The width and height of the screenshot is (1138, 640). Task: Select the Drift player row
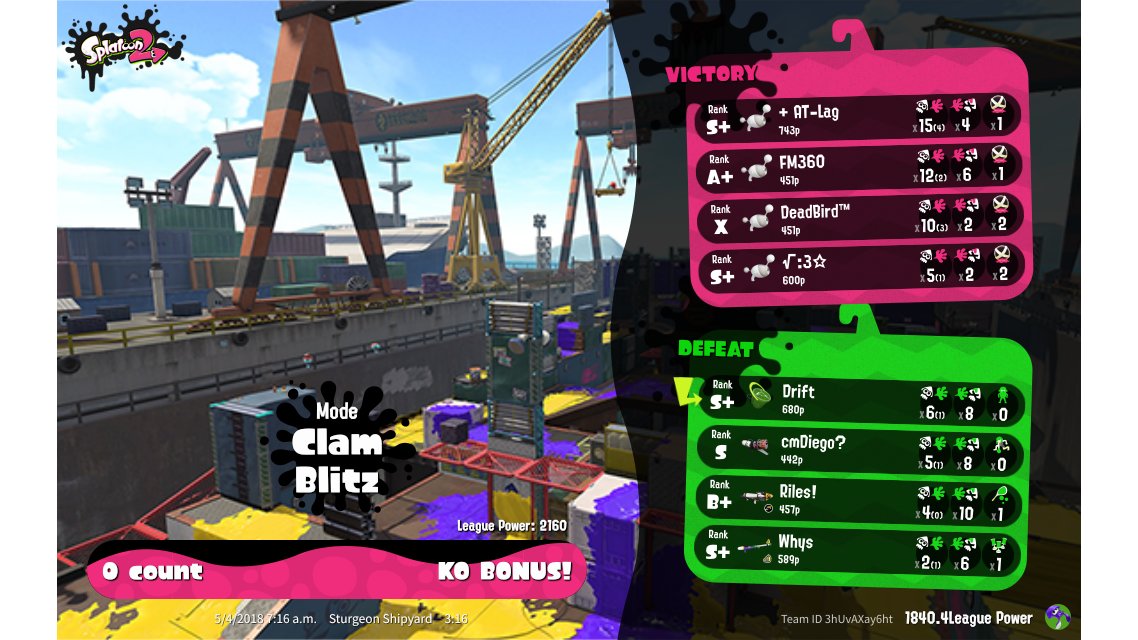tap(858, 398)
